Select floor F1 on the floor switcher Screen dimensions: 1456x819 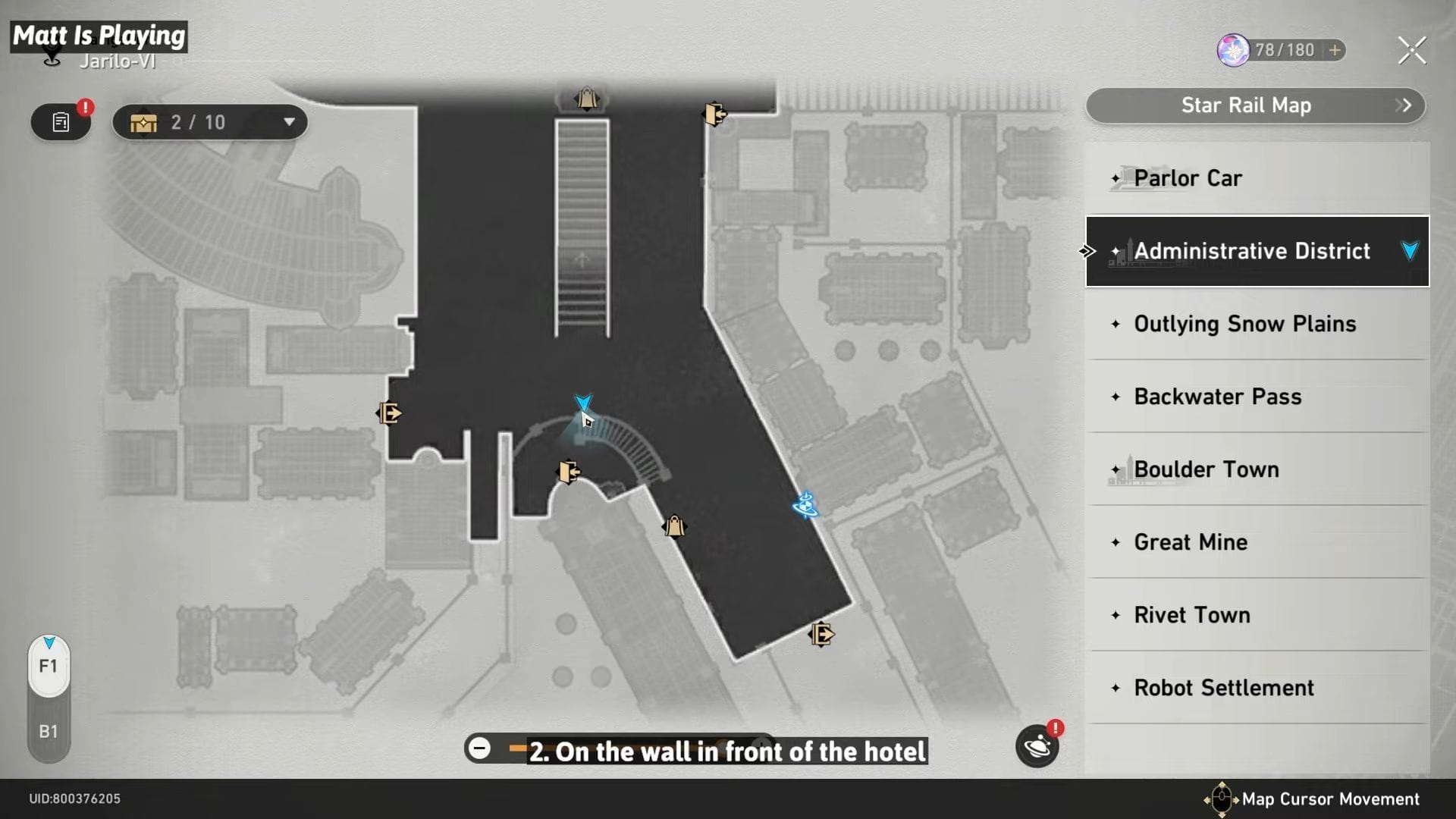coord(49,667)
